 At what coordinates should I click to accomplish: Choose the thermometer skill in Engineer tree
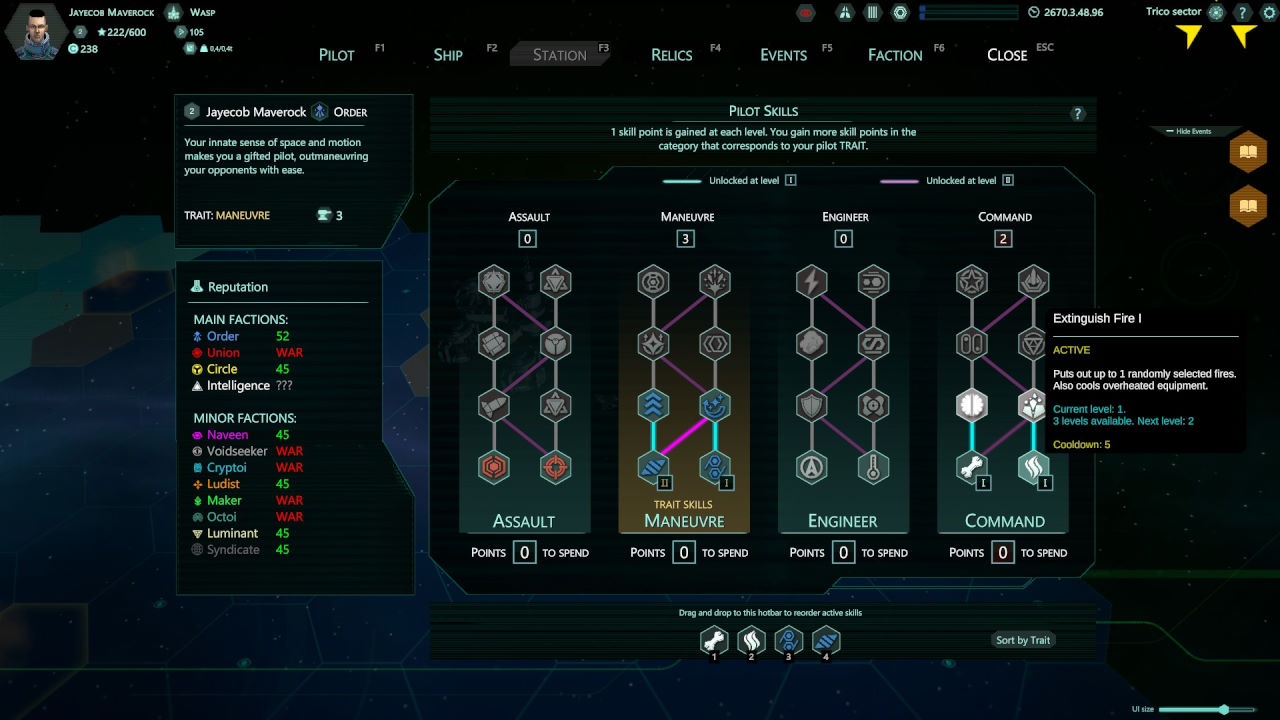click(874, 467)
